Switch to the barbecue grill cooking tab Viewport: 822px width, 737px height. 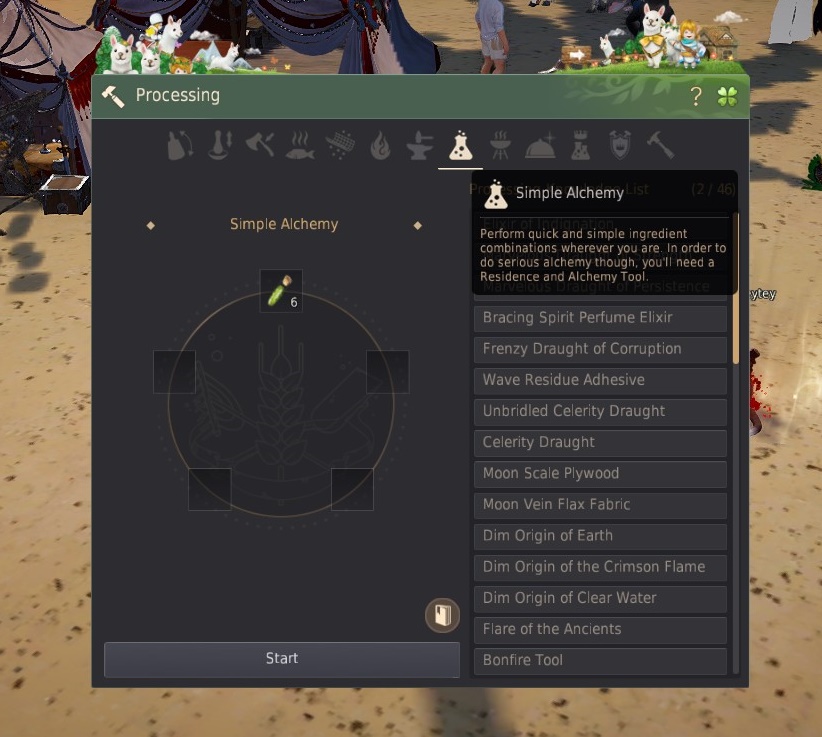[x=500, y=146]
